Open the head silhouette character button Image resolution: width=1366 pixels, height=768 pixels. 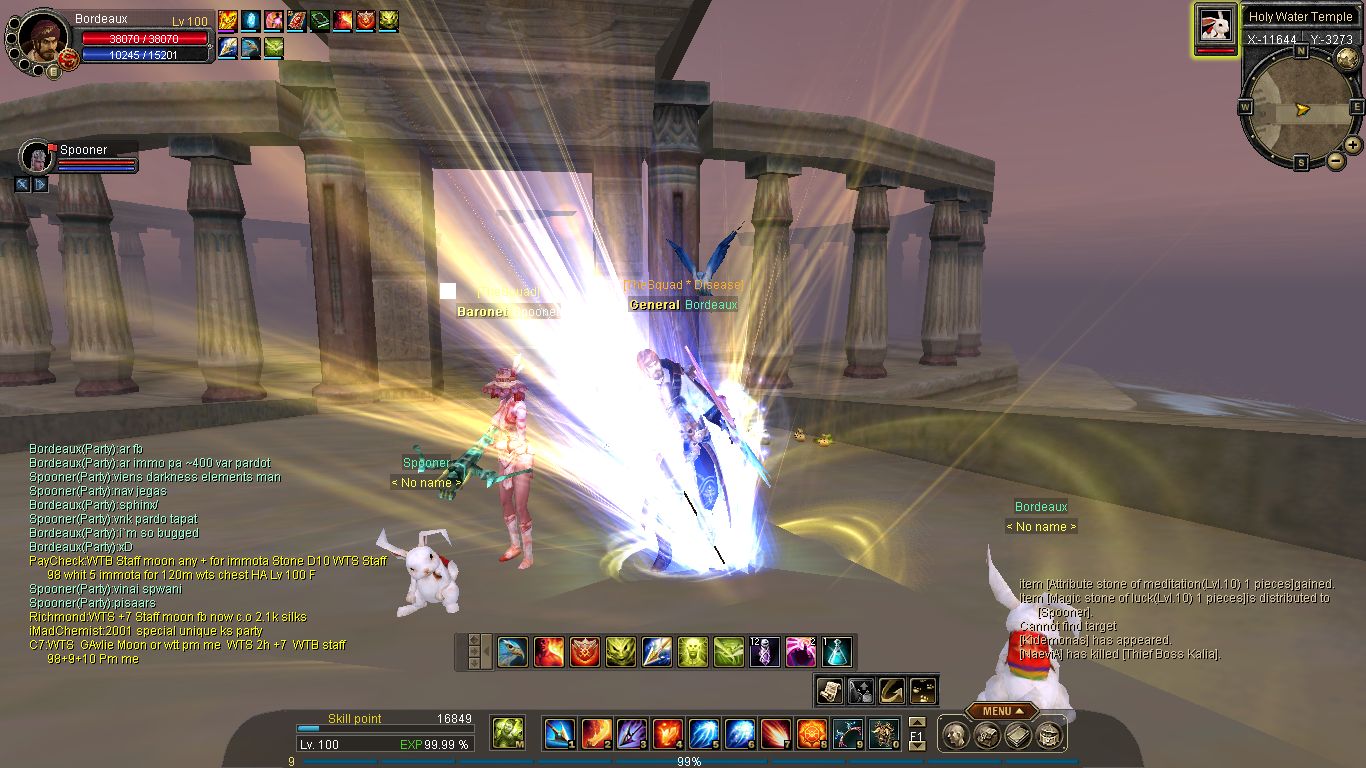click(957, 736)
